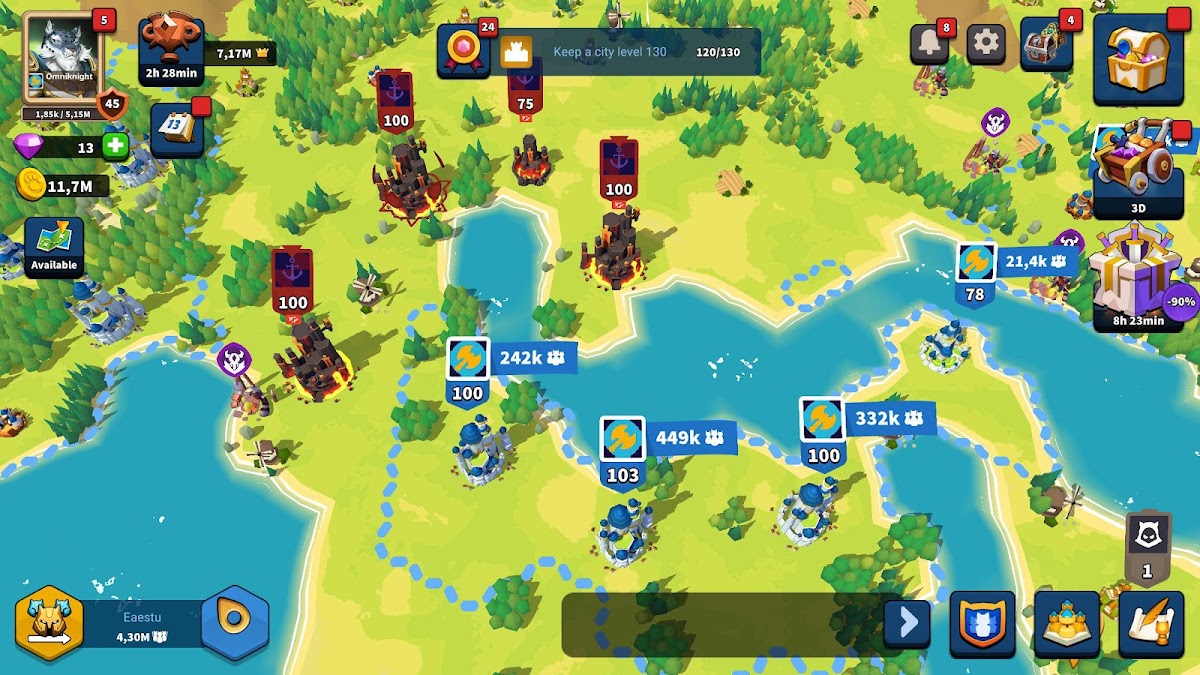Viewport: 1200px width, 675px height.
Task: Open the trophy ranking with 2h 28min timer
Action: 171,44
